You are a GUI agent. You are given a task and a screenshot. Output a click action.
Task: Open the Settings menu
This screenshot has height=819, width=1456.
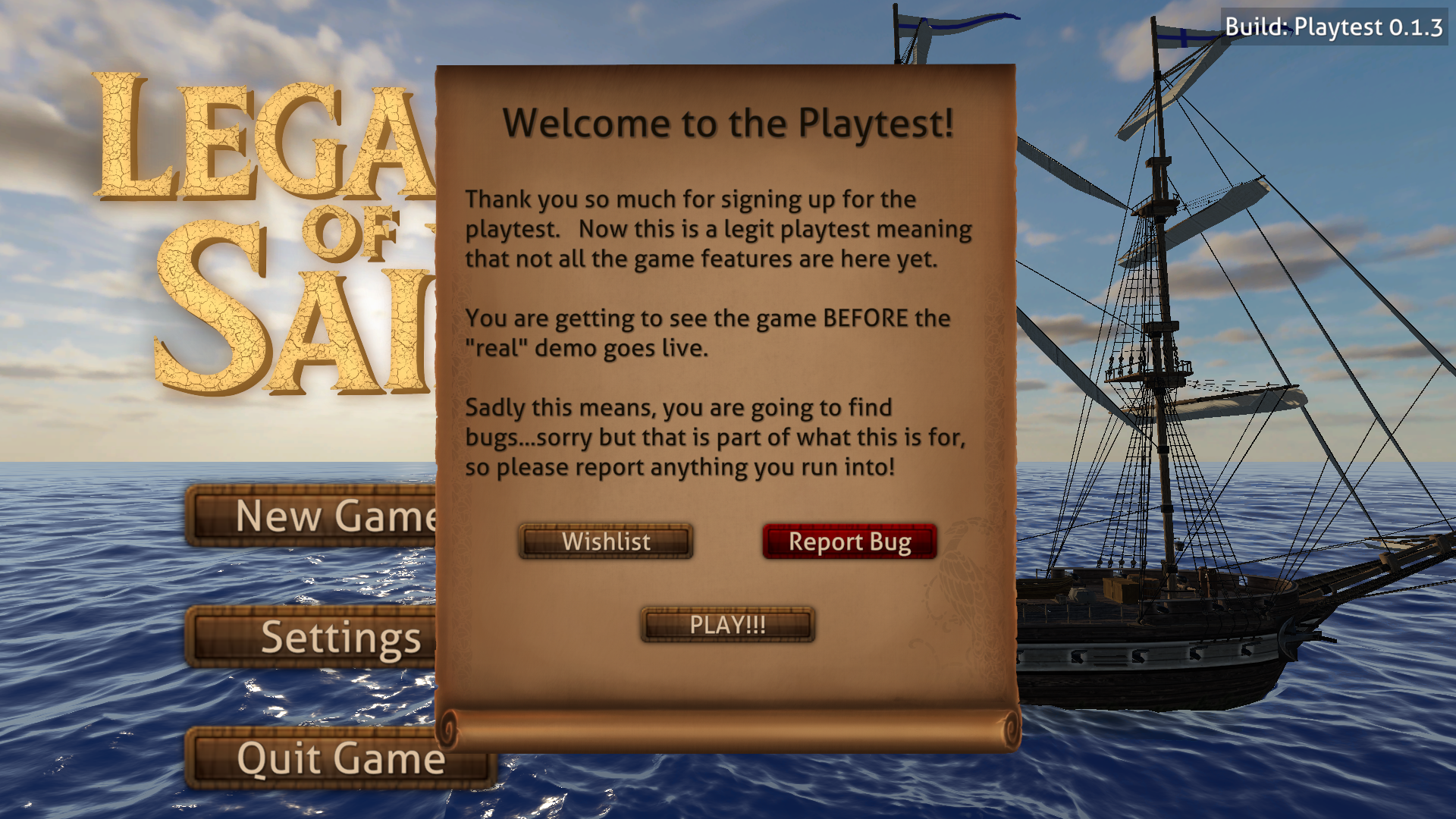click(311, 638)
